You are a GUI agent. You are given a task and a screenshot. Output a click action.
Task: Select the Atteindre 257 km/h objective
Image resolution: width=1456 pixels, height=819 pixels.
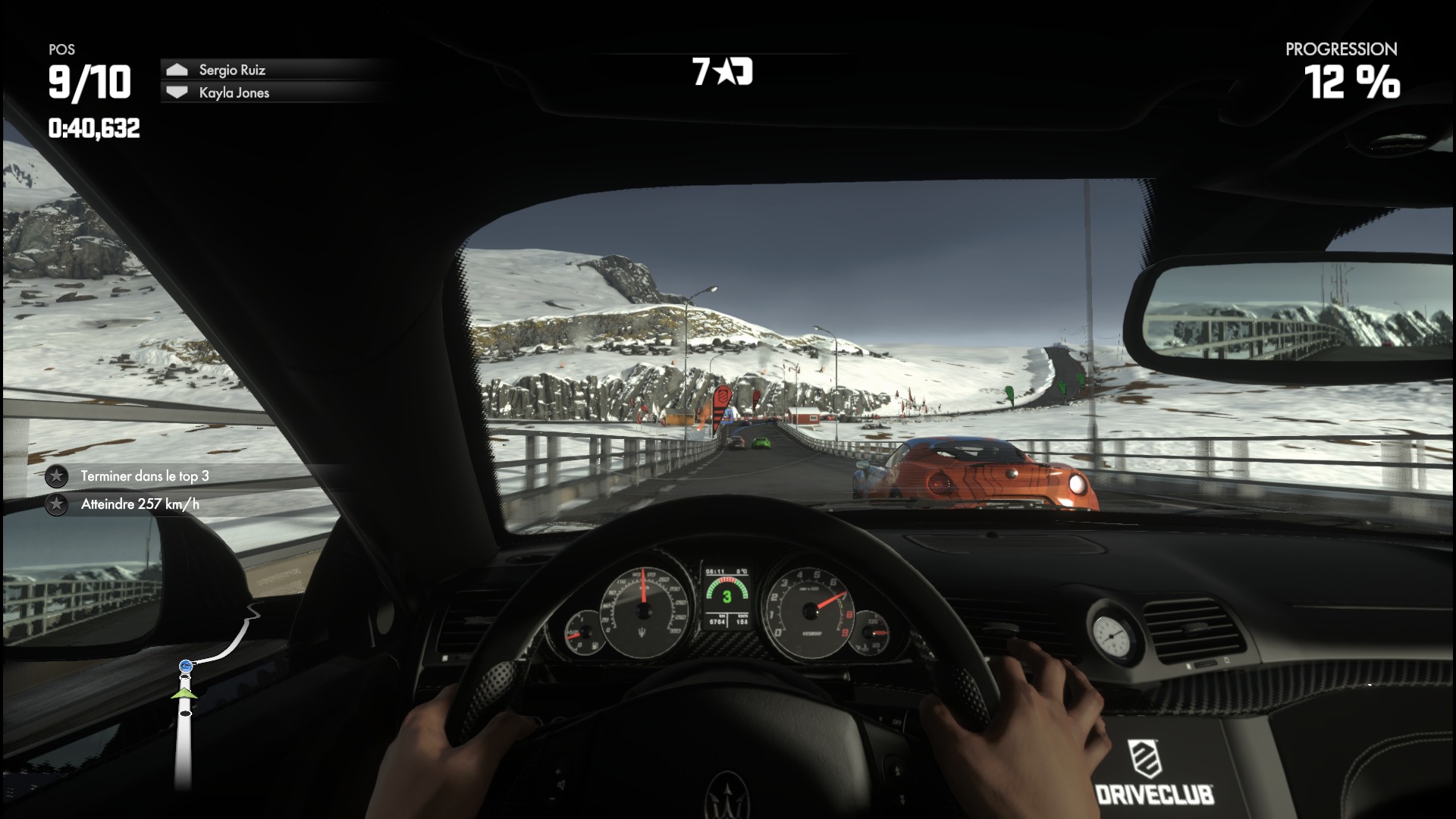point(140,504)
